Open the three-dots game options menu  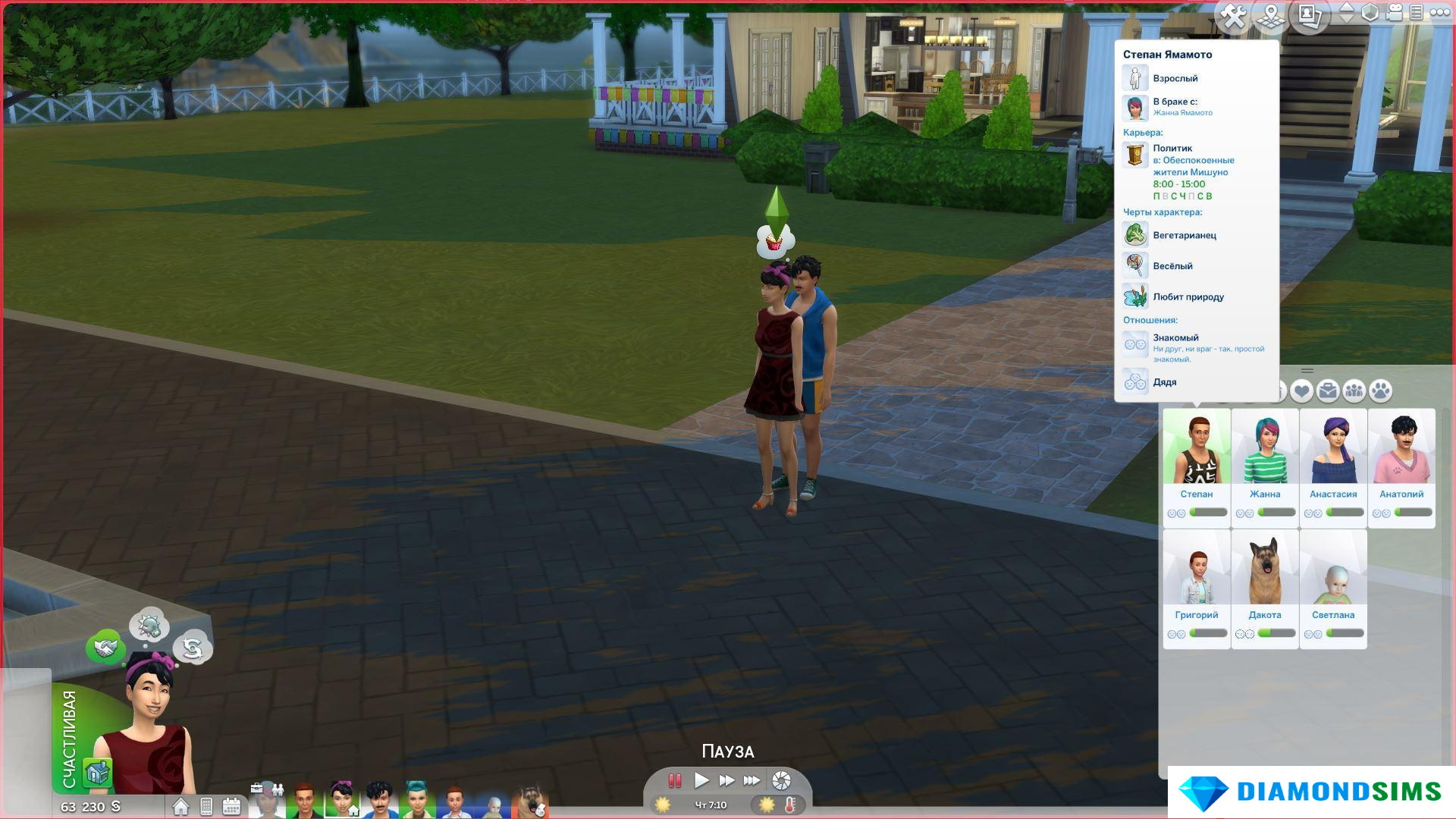(1437, 12)
